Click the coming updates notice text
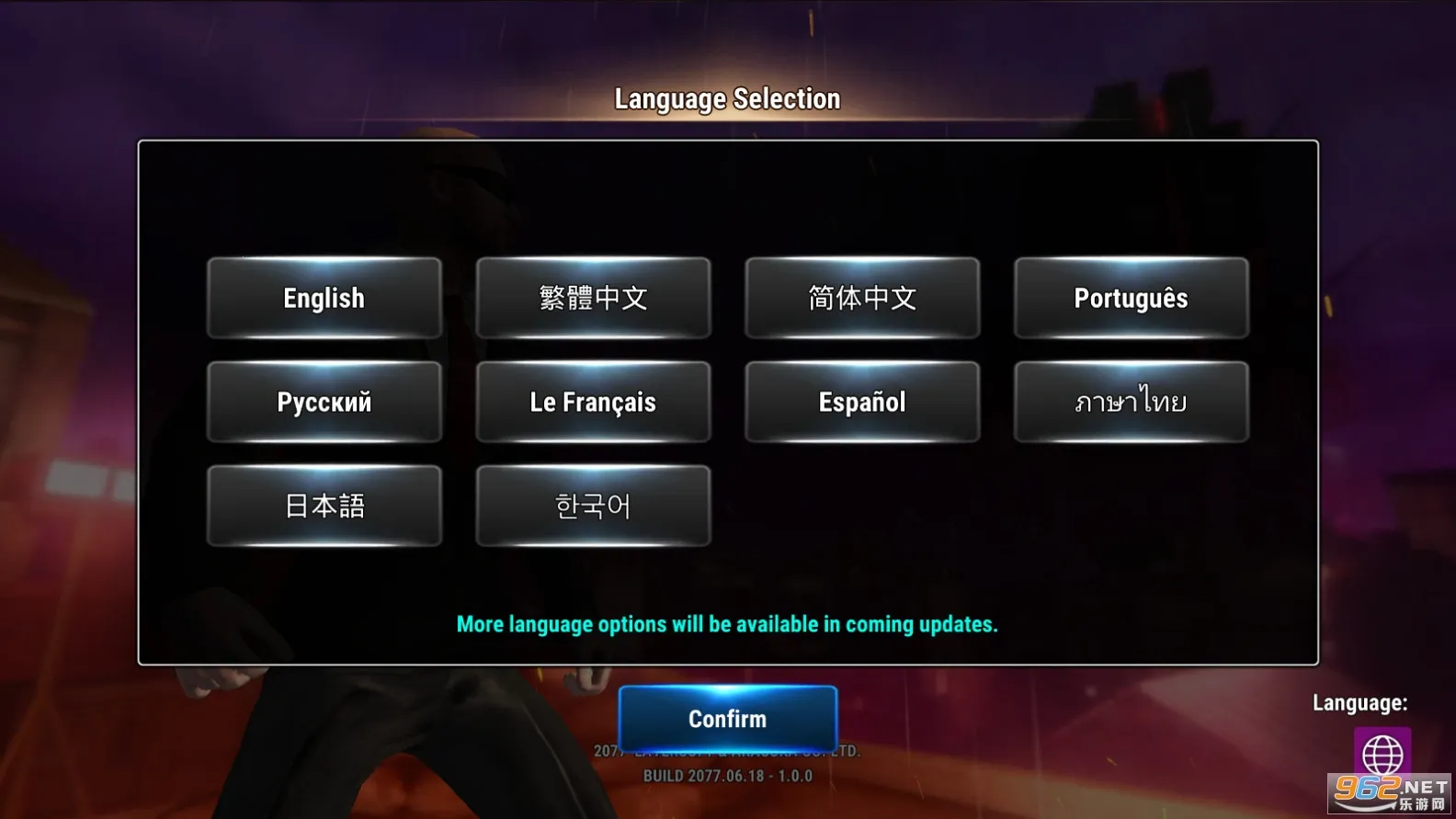Viewport: 1456px width, 819px height. click(x=727, y=624)
